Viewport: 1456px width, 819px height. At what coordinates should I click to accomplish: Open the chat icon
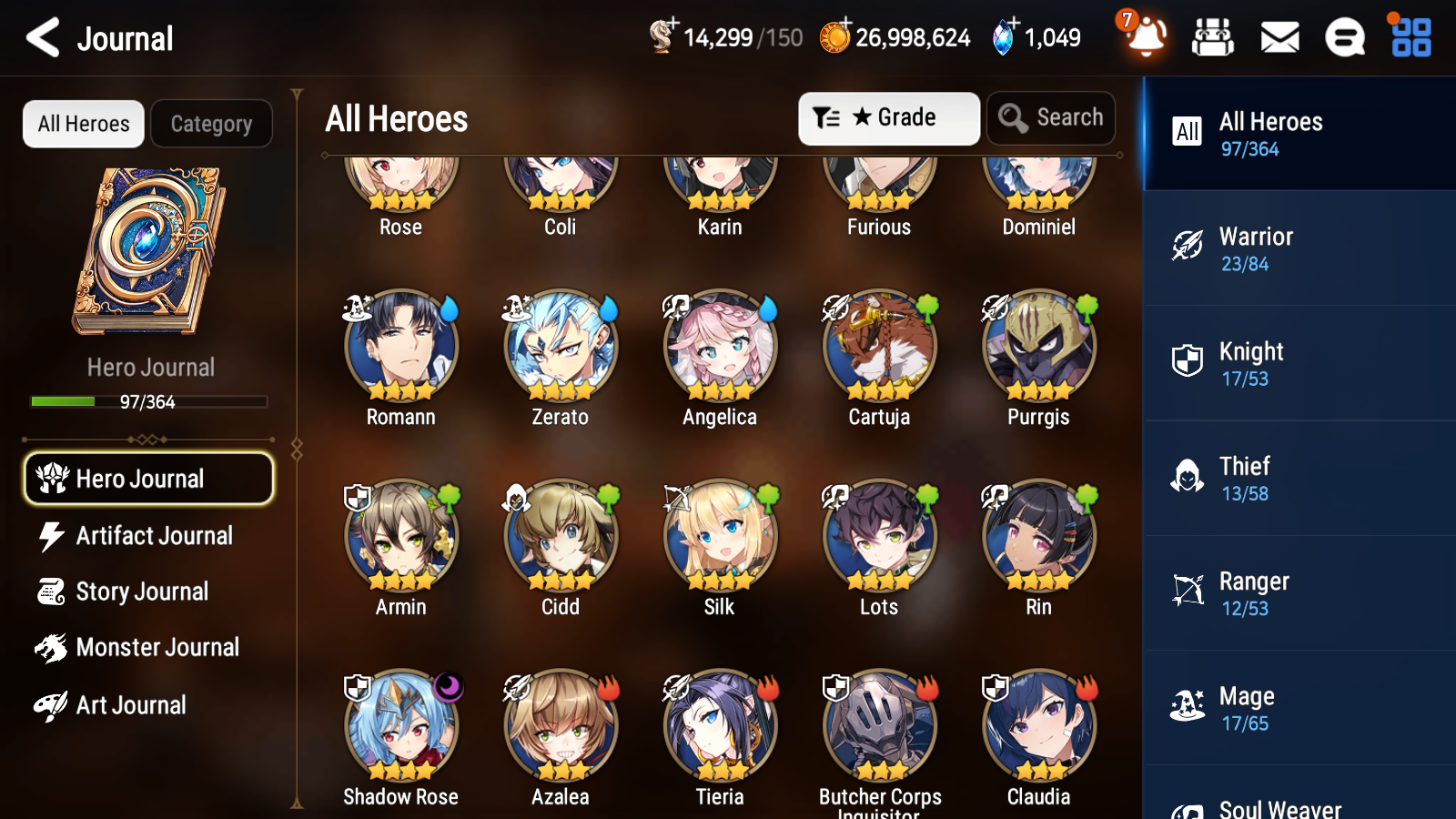point(1344,38)
